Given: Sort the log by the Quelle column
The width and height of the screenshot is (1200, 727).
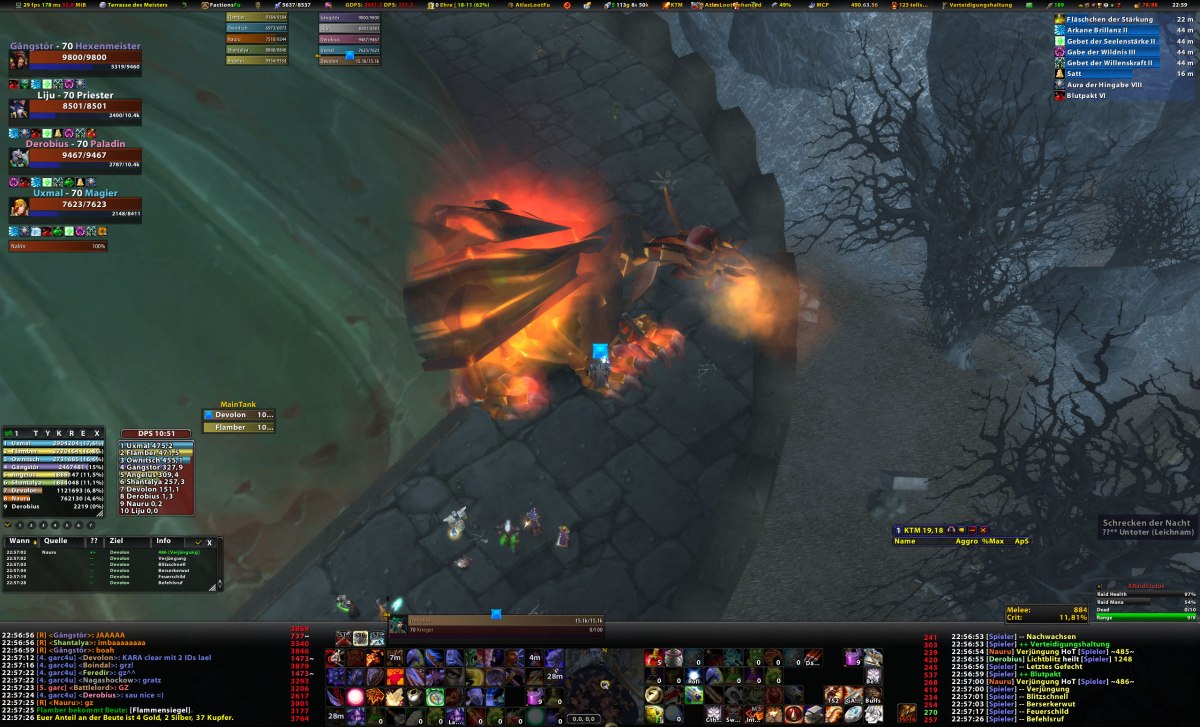Looking at the screenshot, I should (x=56, y=541).
